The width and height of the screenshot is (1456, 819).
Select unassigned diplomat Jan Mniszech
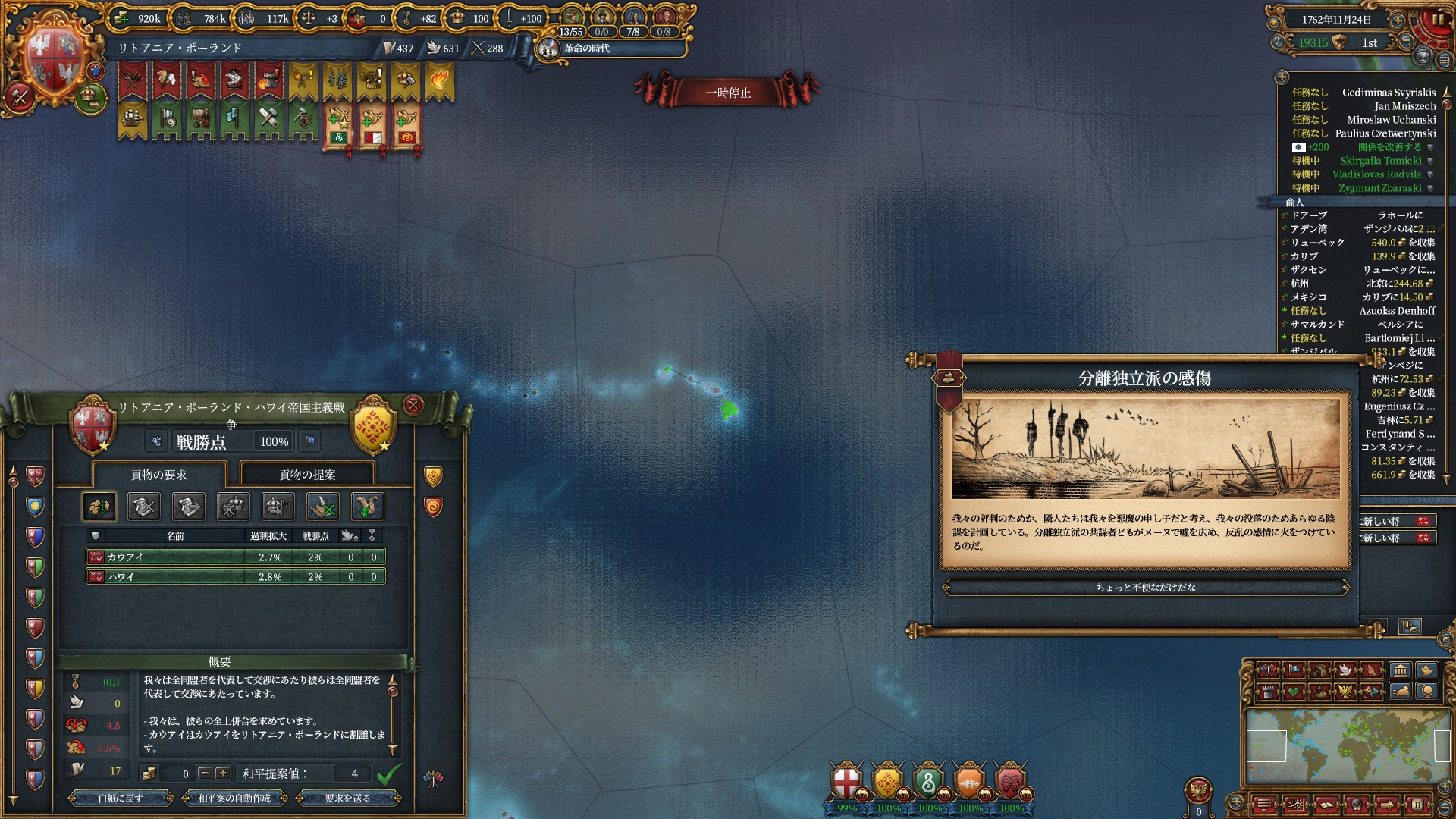(x=1404, y=106)
